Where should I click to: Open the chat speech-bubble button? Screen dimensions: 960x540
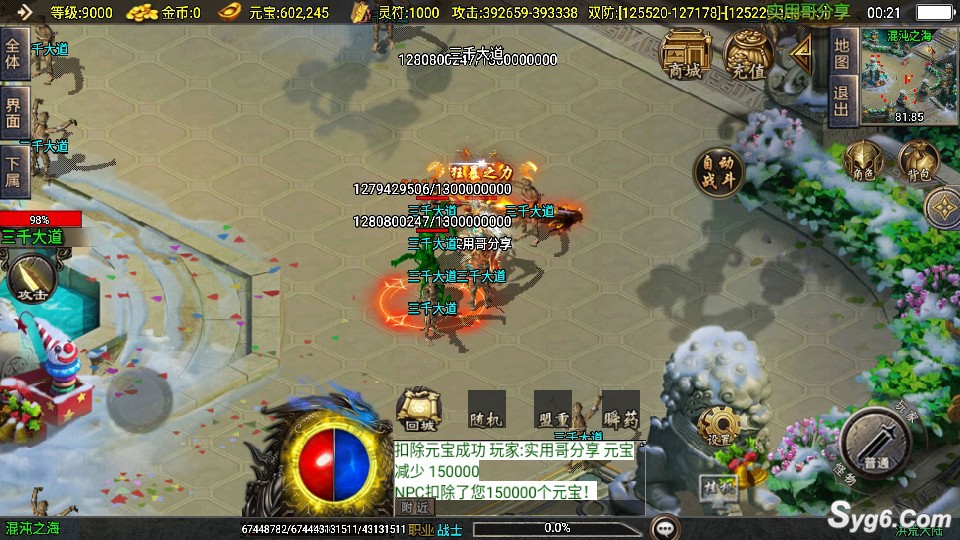tap(663, 527)
